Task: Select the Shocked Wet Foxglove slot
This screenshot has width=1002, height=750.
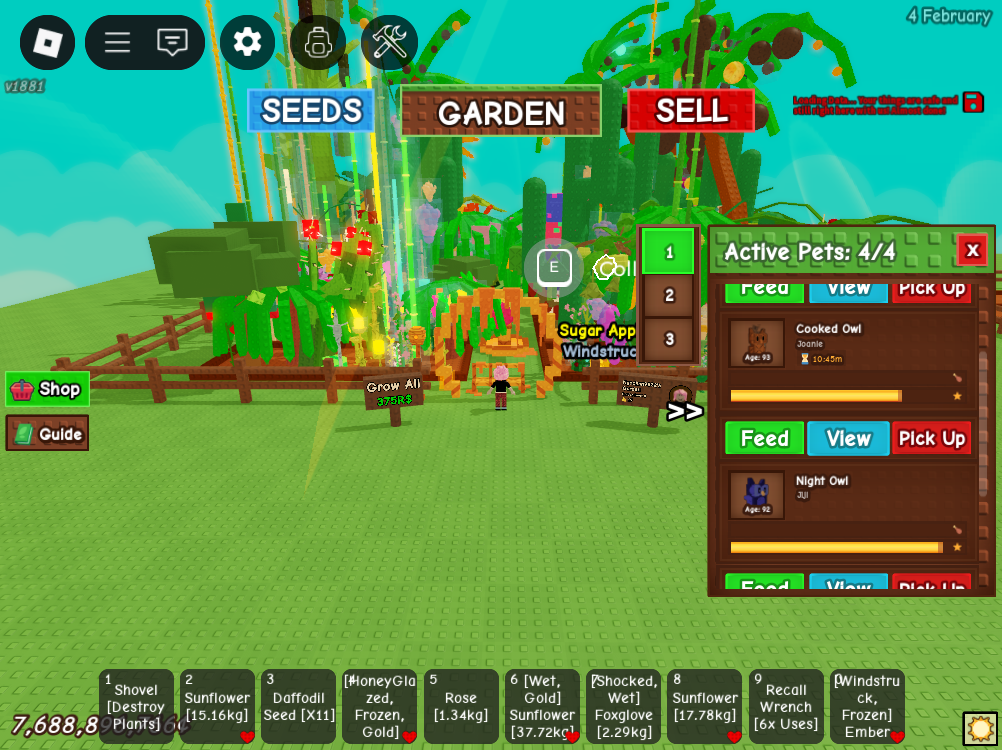Action: click(x=623, y=706)
